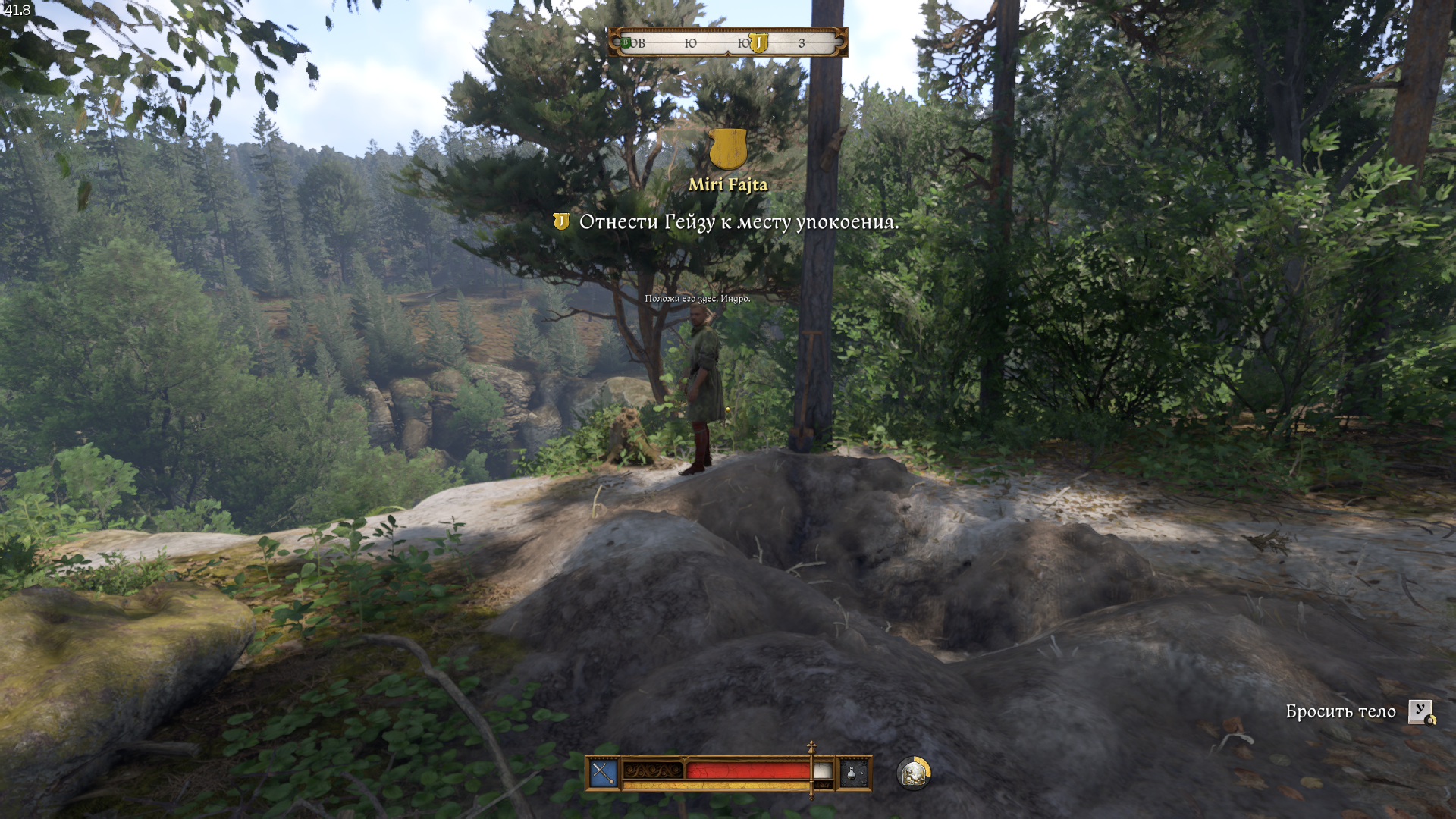The height and width of the screenshot is (819, 1456).
Task: Select the round dog companion icon
Action: (x=913, y=773)
